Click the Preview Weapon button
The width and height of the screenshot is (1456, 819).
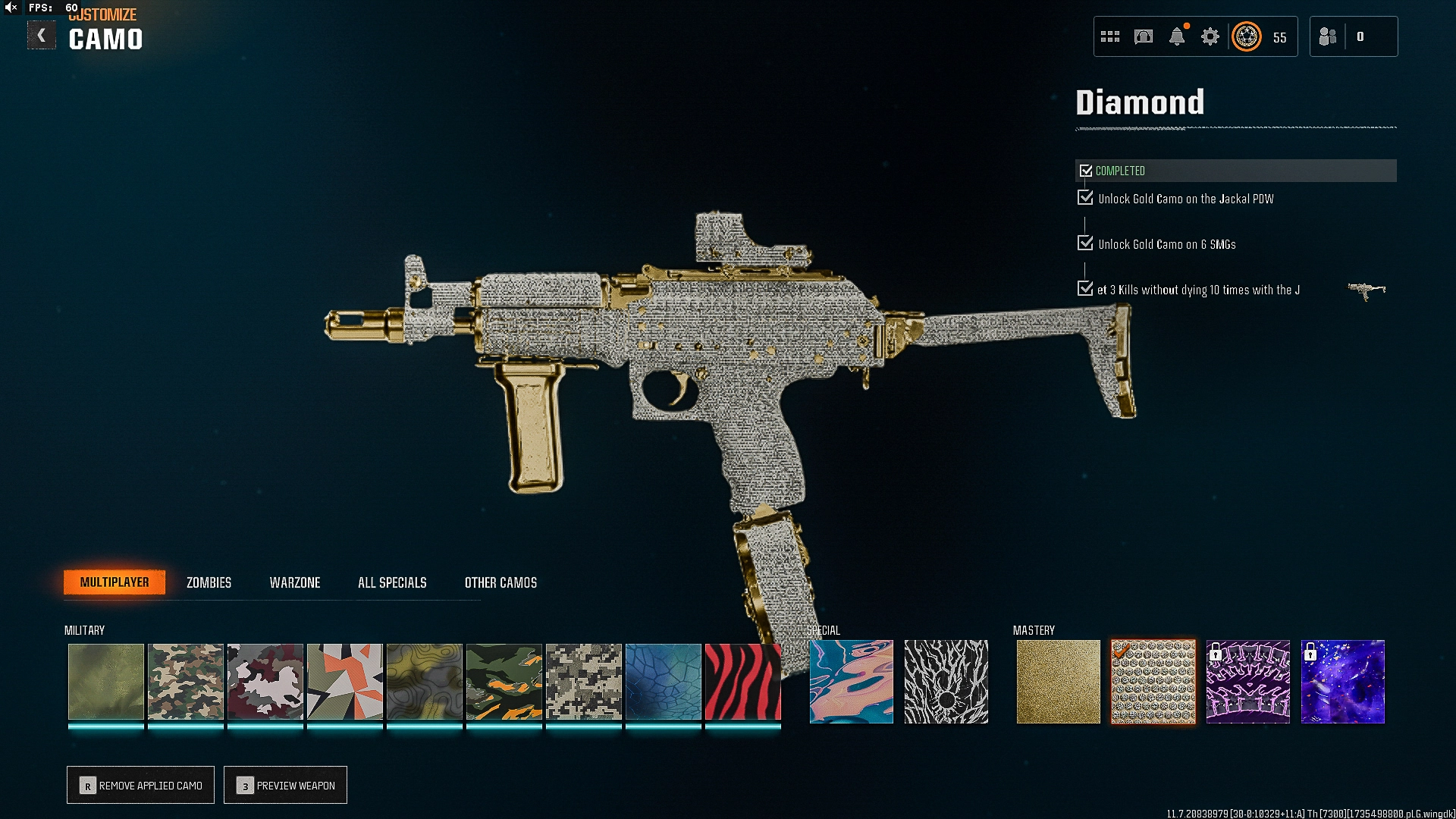point(285,785)
